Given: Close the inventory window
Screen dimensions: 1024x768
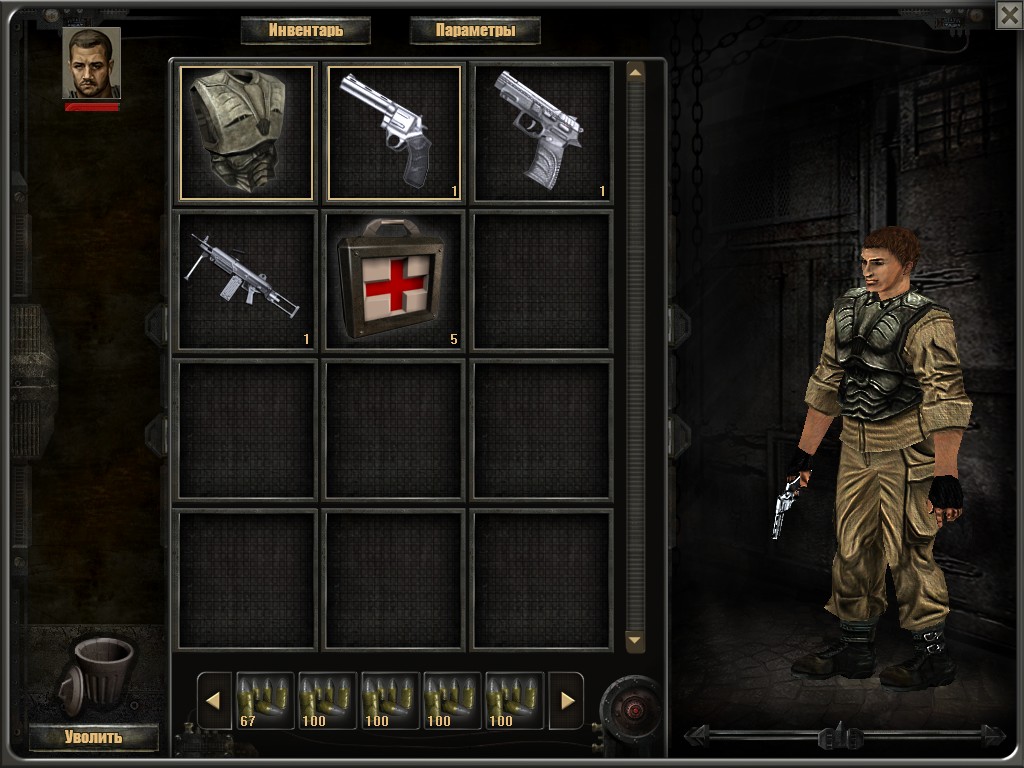Looking at the screenshot, I should 1008,14.
